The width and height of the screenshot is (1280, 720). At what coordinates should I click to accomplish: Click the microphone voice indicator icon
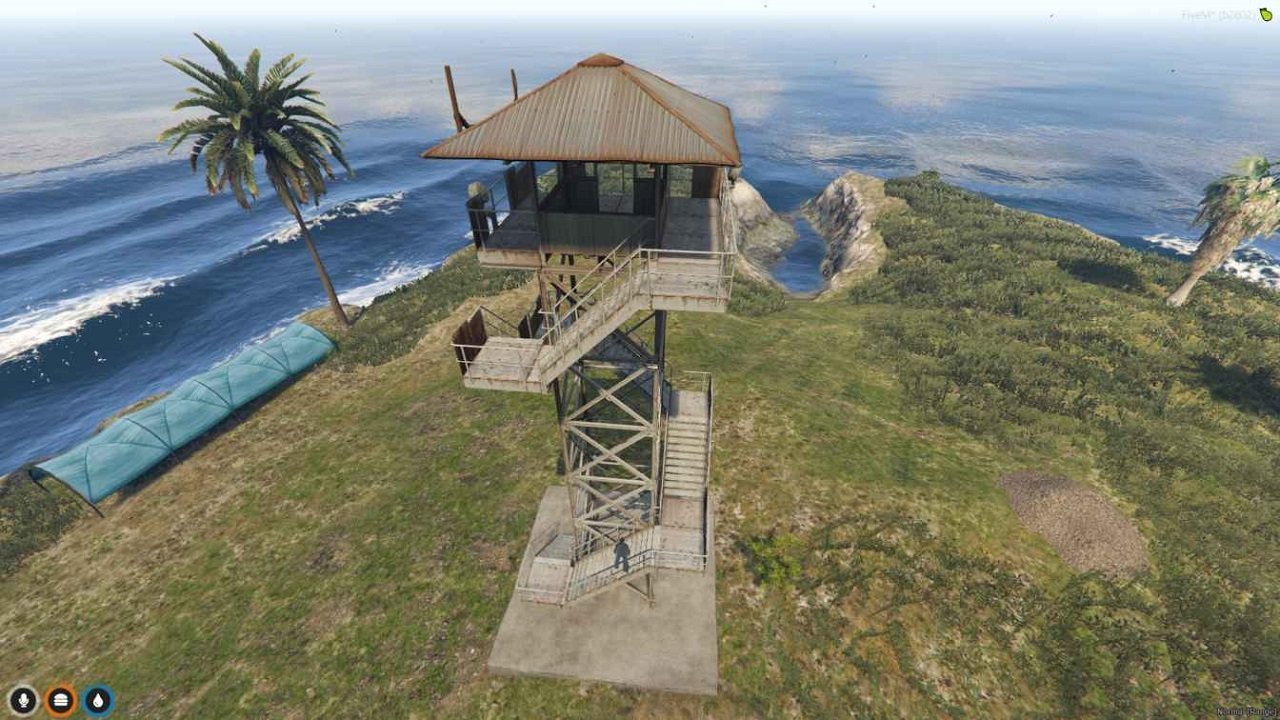[22, 700]
